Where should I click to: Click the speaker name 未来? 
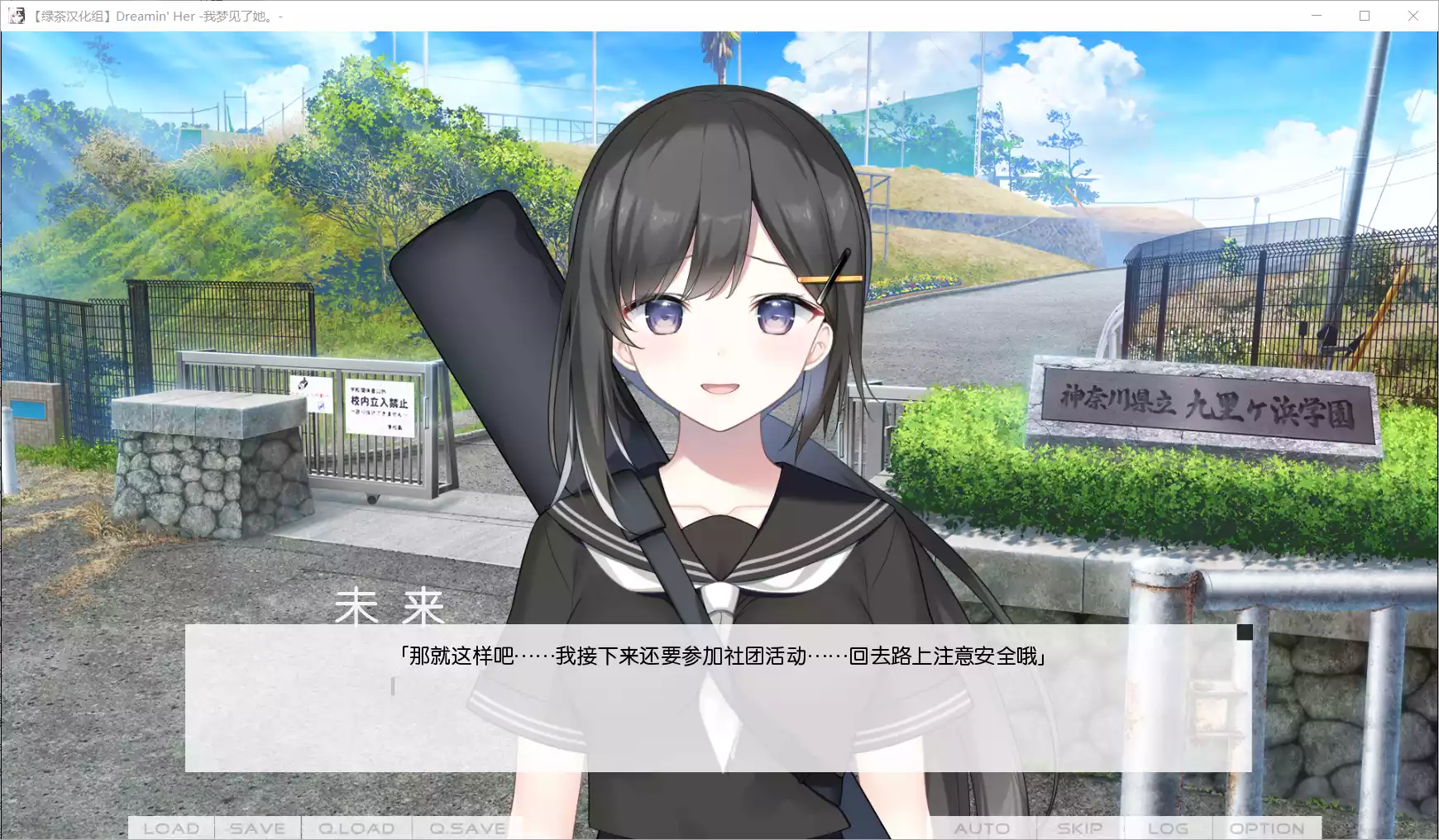[390, 609]
